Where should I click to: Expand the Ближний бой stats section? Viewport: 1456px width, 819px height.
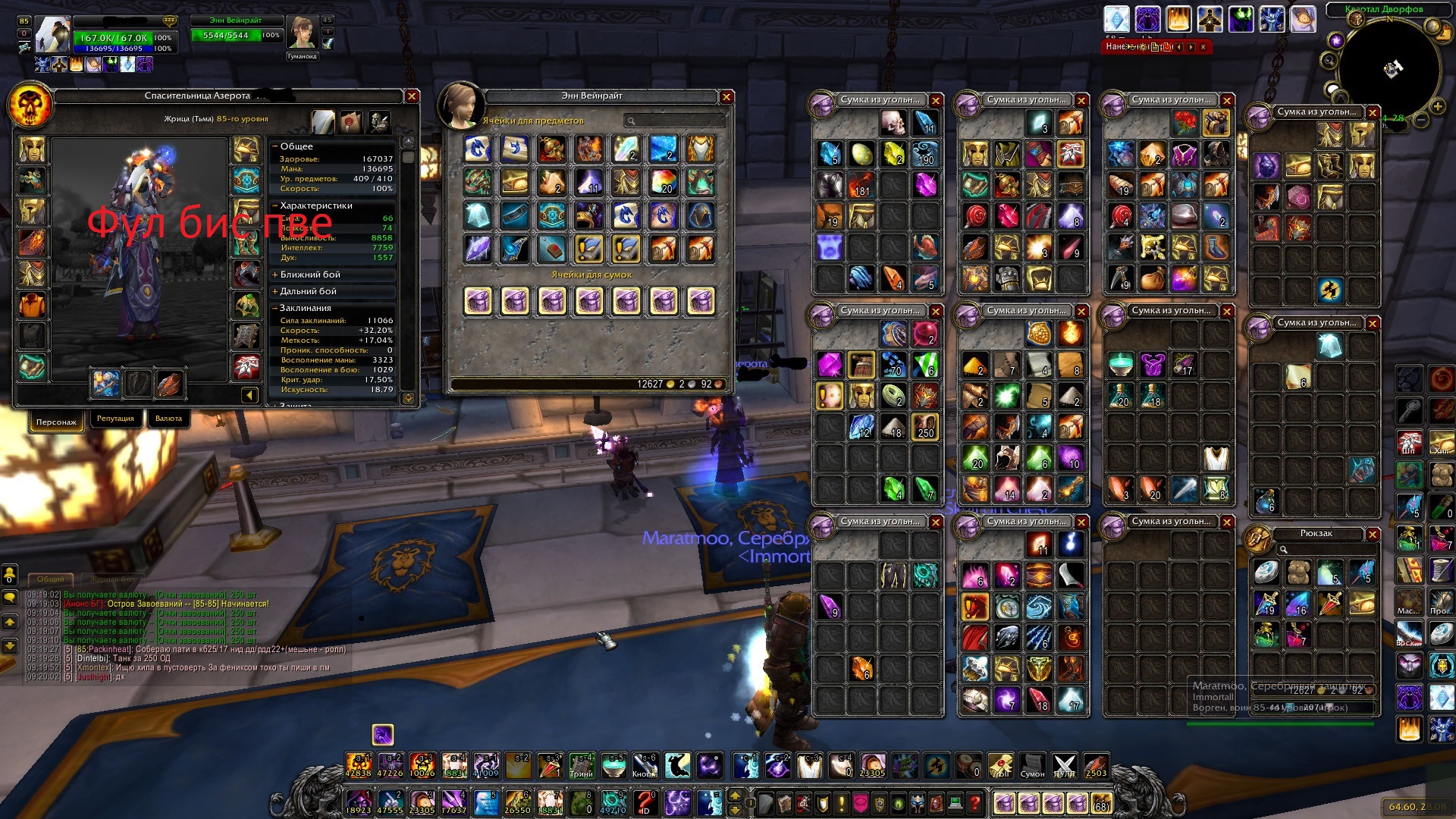tap(309, 275)
